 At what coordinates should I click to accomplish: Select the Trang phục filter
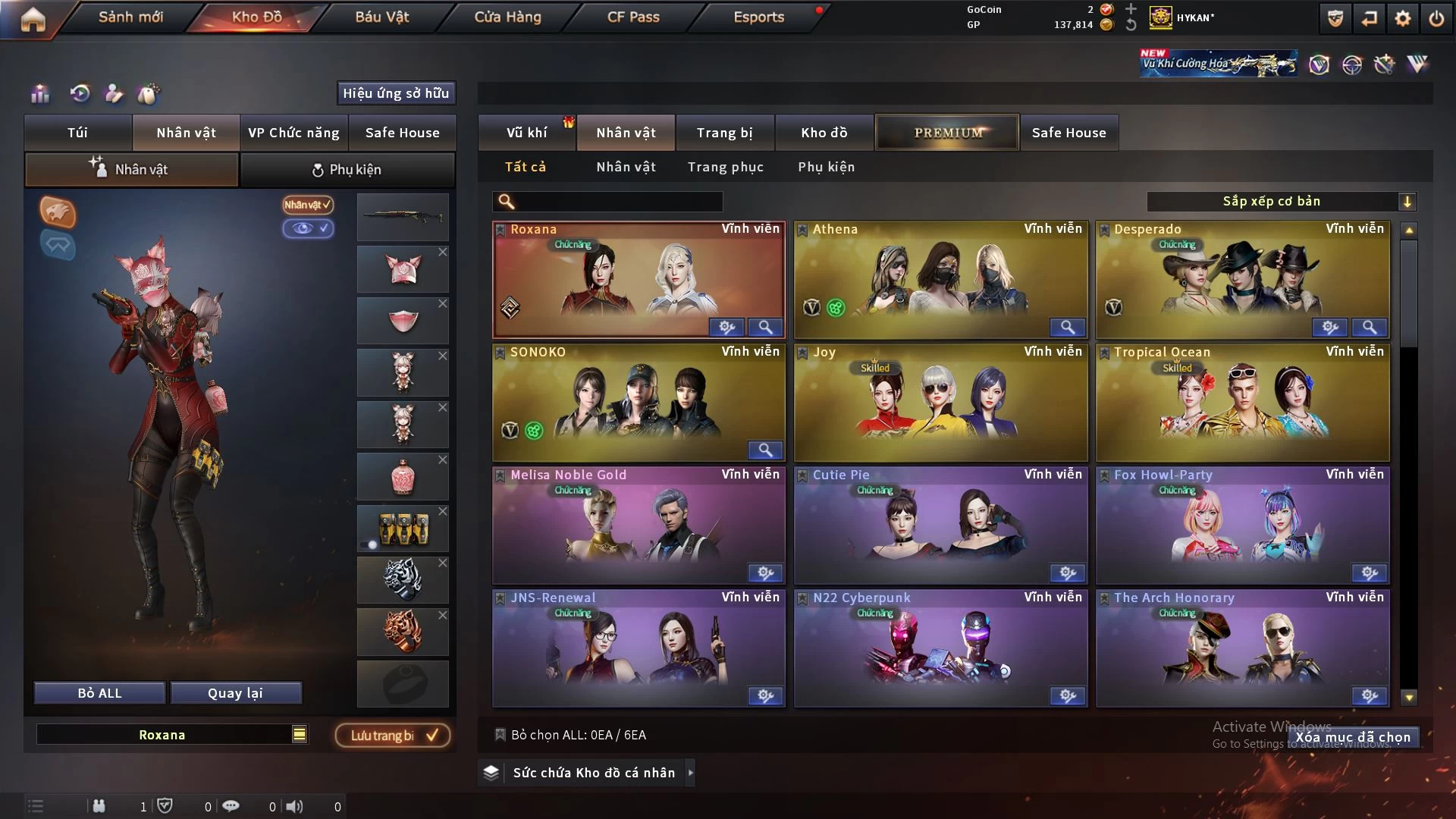pyautogui.click(x=725, y=167)
